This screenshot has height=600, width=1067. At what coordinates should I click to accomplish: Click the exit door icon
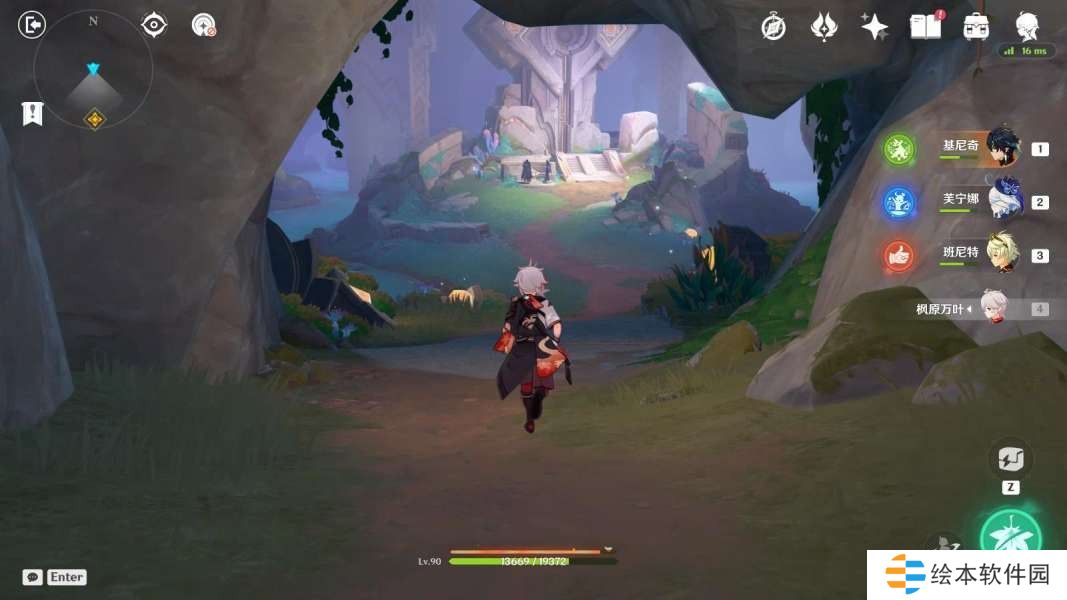click(x=32, y=25)
